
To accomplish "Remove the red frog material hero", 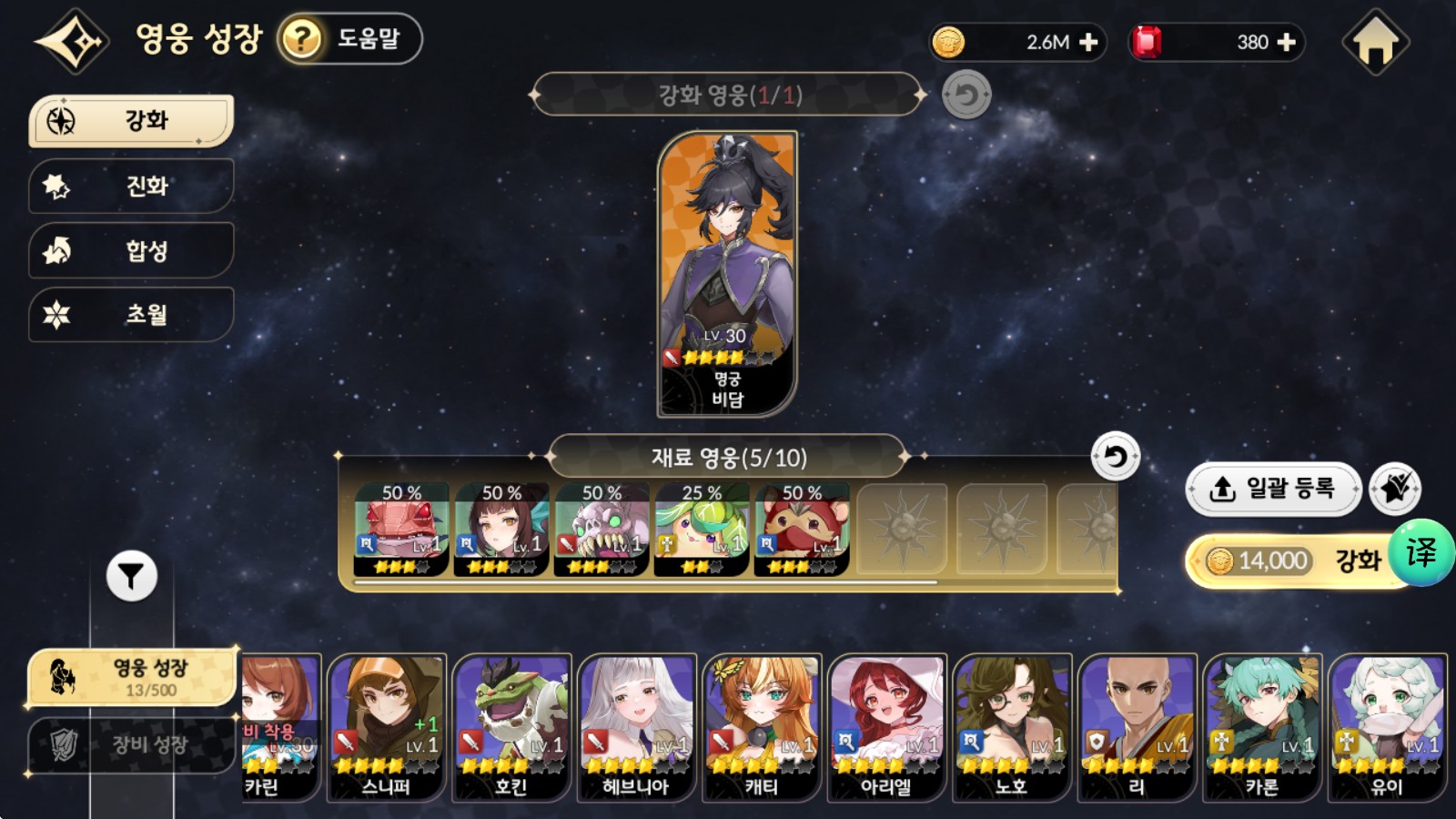I will [401, 530].
